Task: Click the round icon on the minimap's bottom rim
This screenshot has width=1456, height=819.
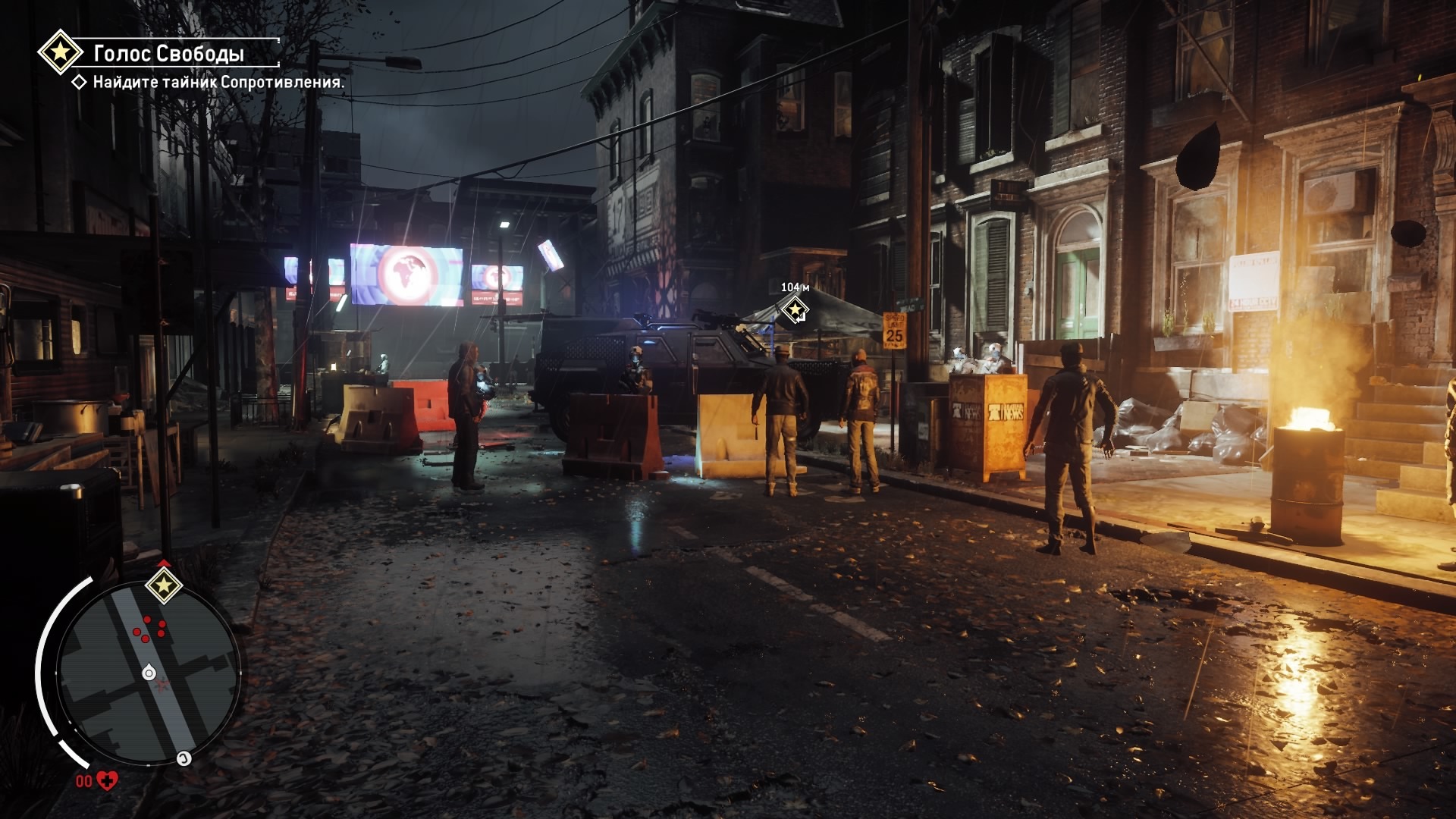Action: [184, 758]
